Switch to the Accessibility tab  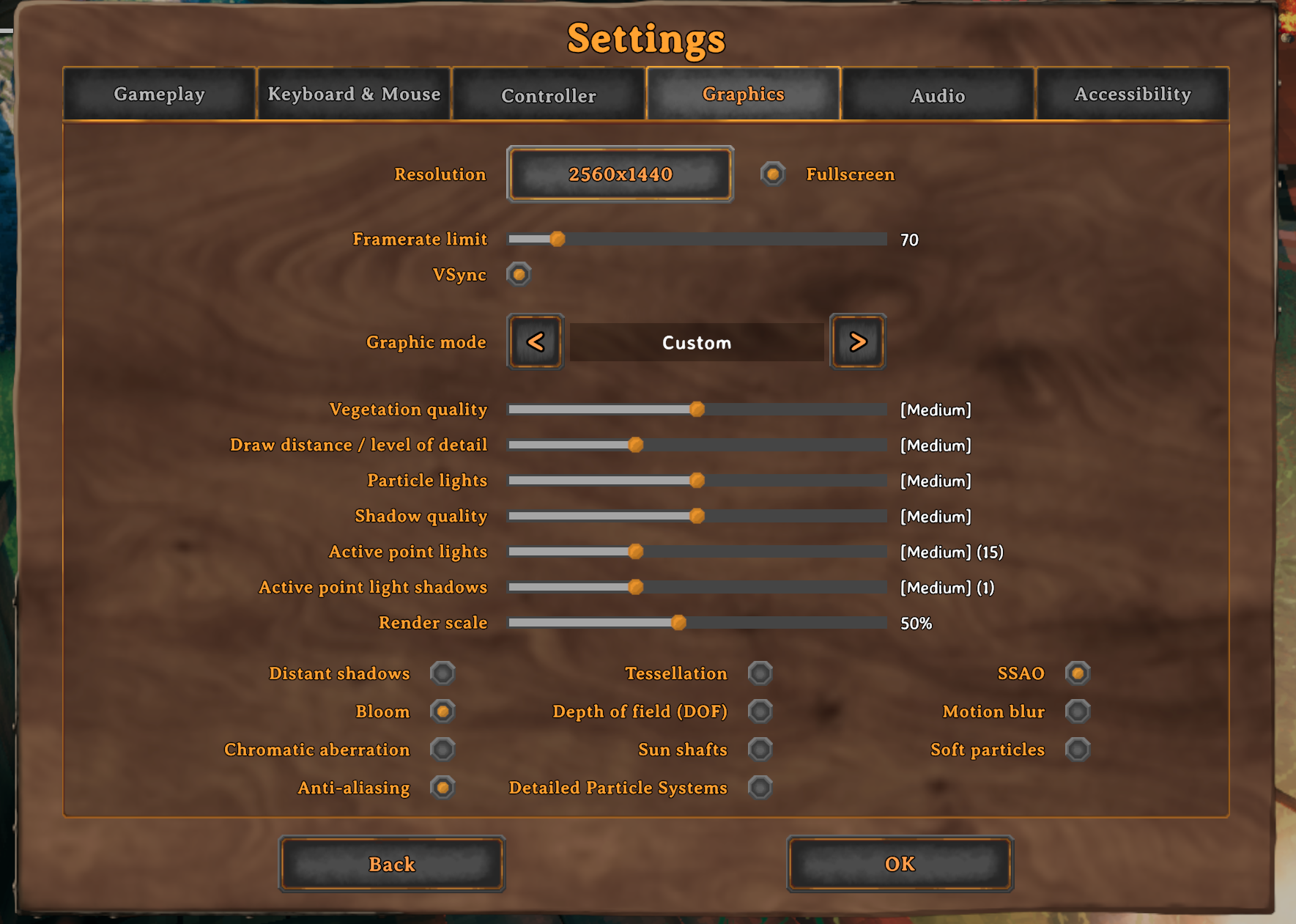click(x=1132, y=95)
